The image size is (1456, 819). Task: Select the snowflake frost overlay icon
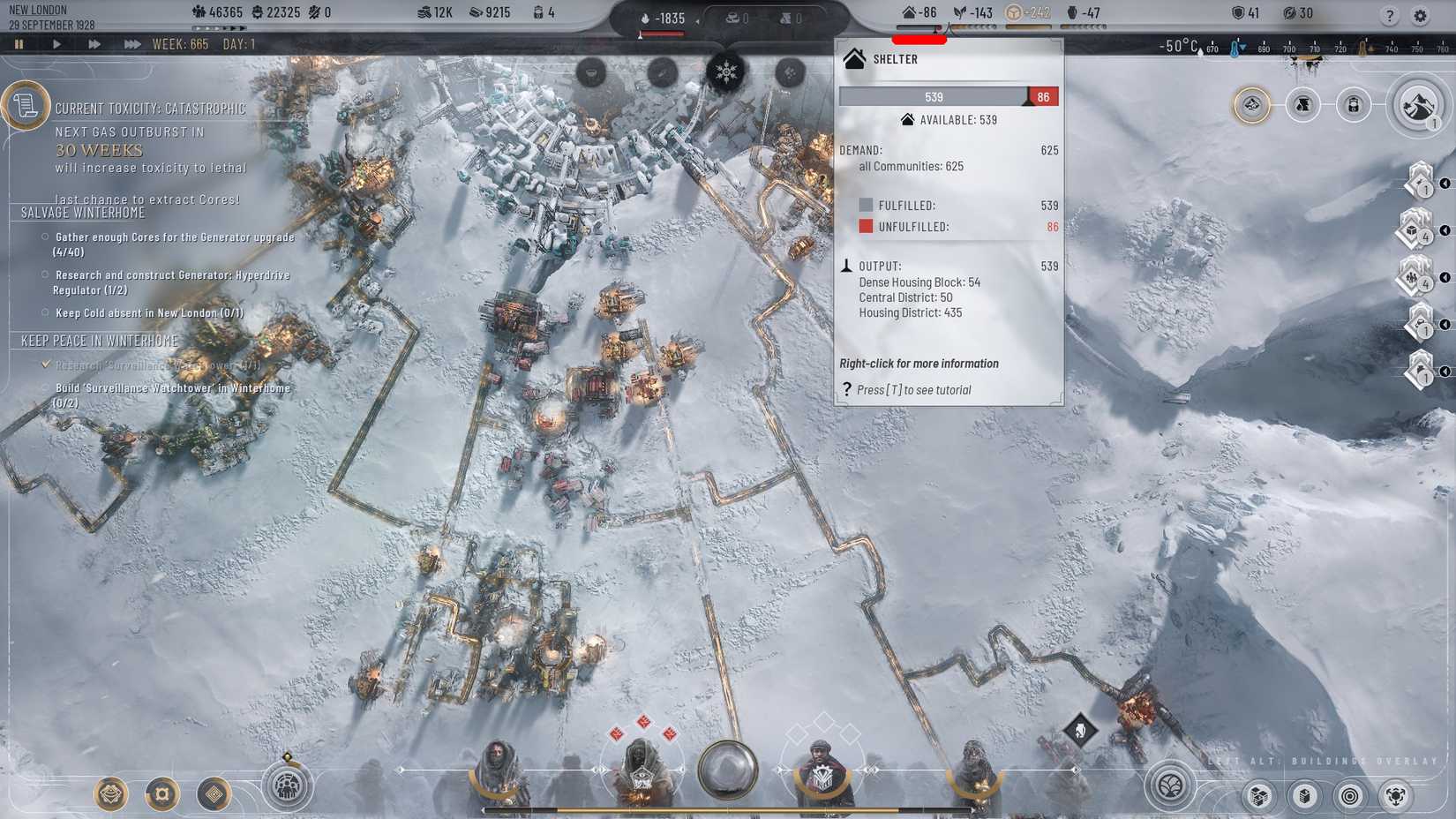(726, 72)
